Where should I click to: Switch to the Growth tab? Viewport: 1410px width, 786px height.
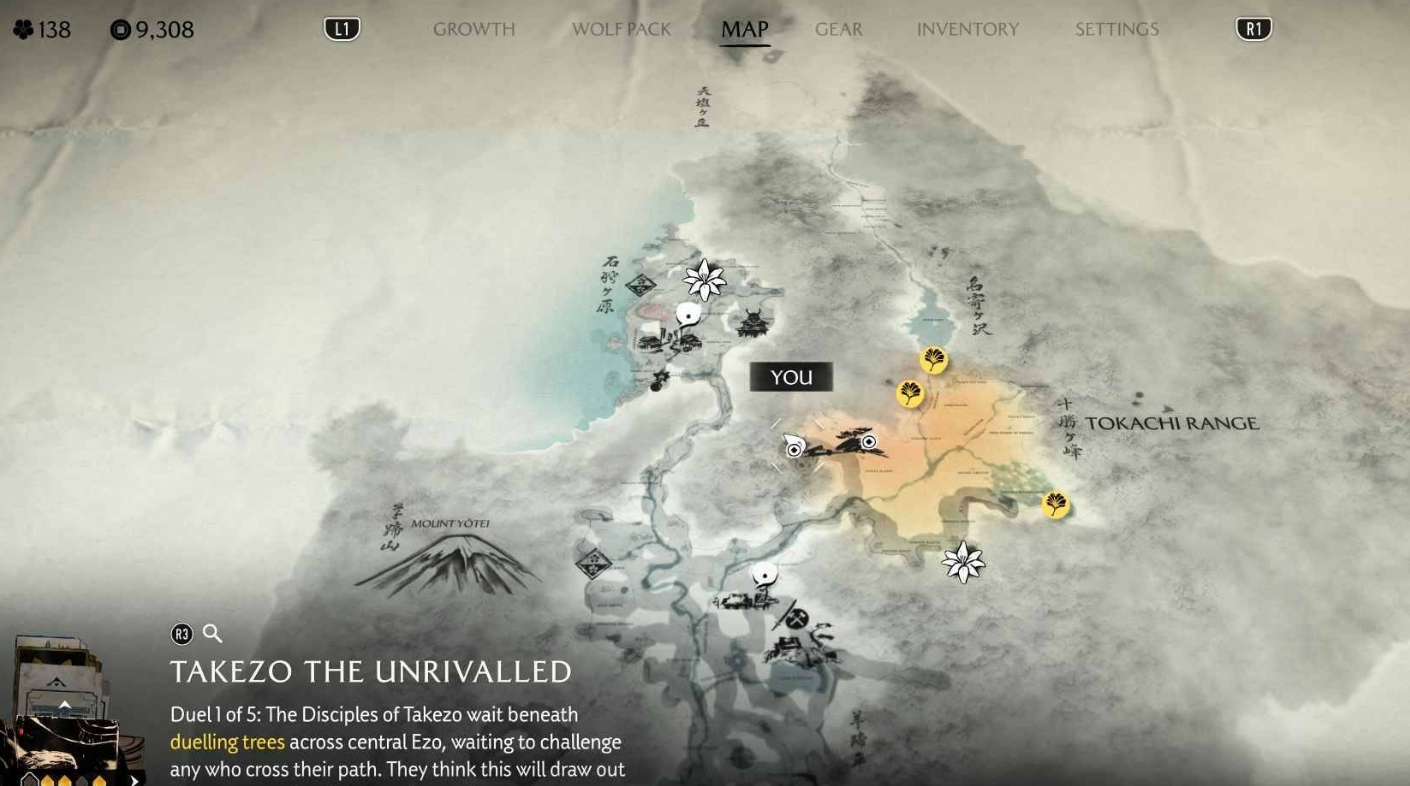[x=474, y=30]
